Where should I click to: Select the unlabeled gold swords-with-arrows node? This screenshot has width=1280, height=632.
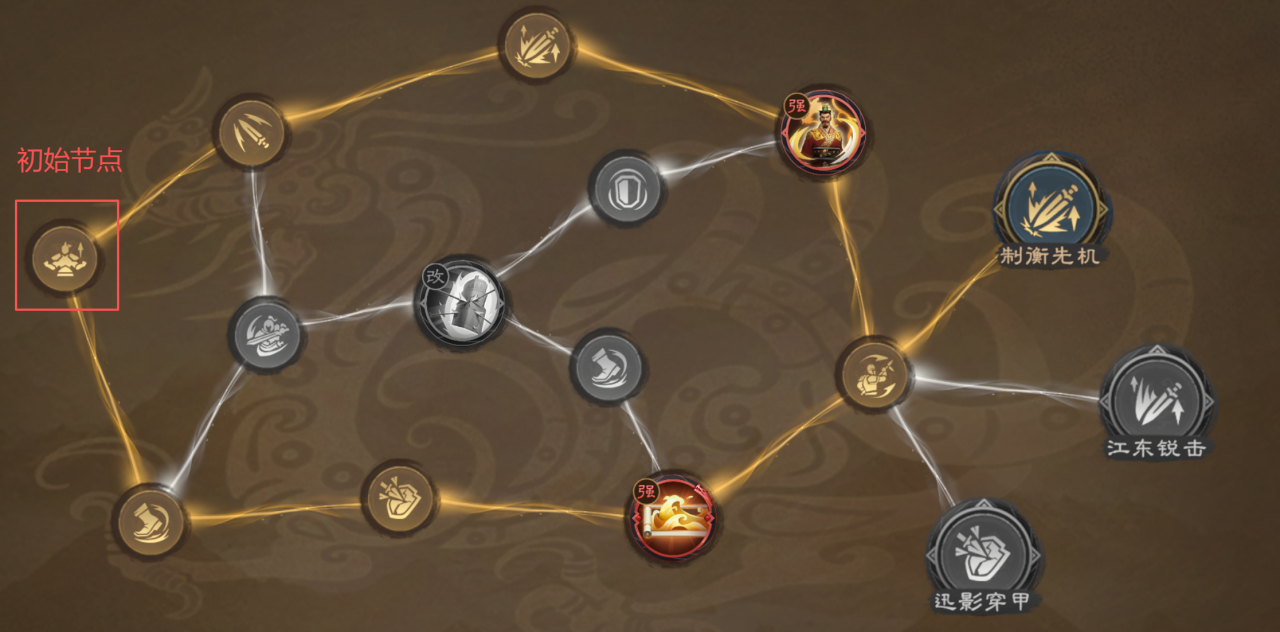click(537, 45)
